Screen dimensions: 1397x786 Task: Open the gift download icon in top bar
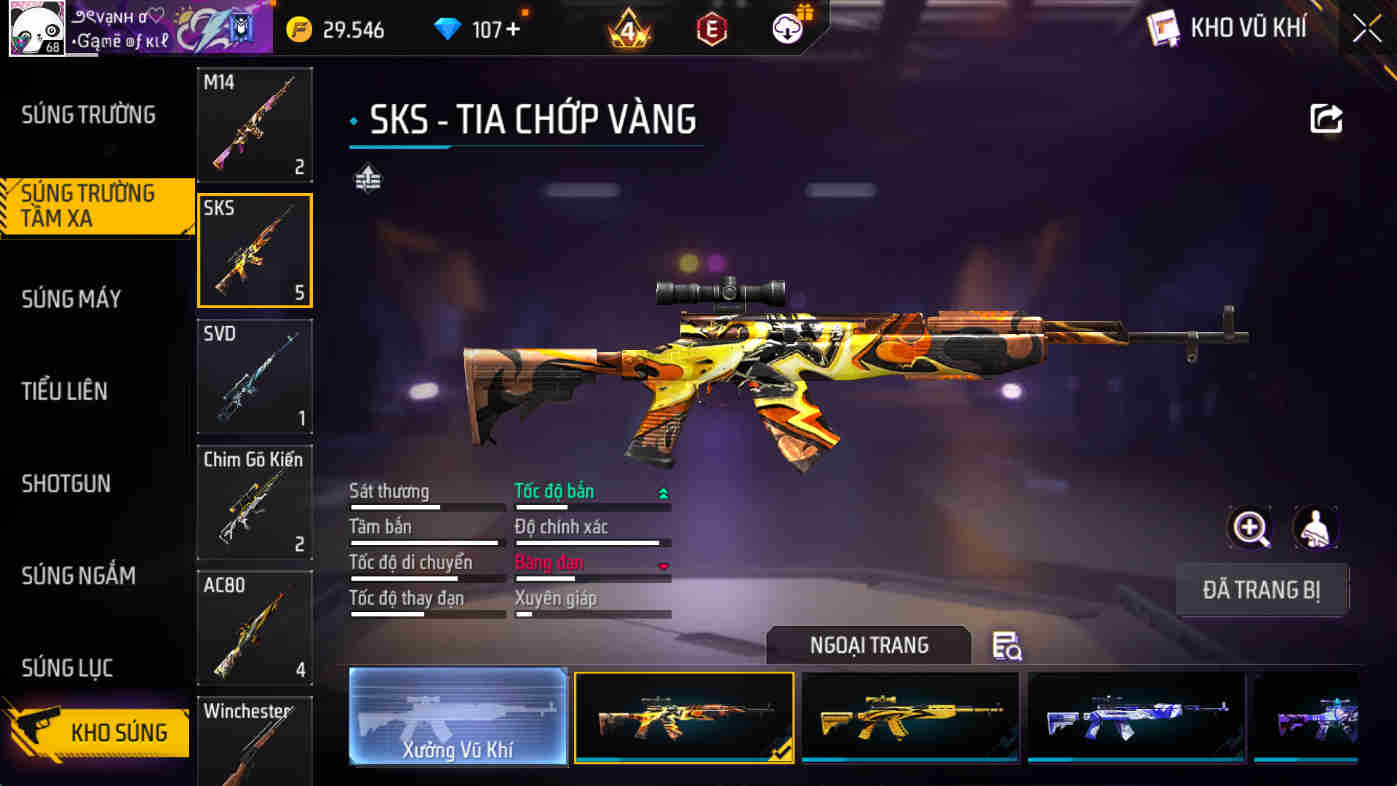pos(786,27)
